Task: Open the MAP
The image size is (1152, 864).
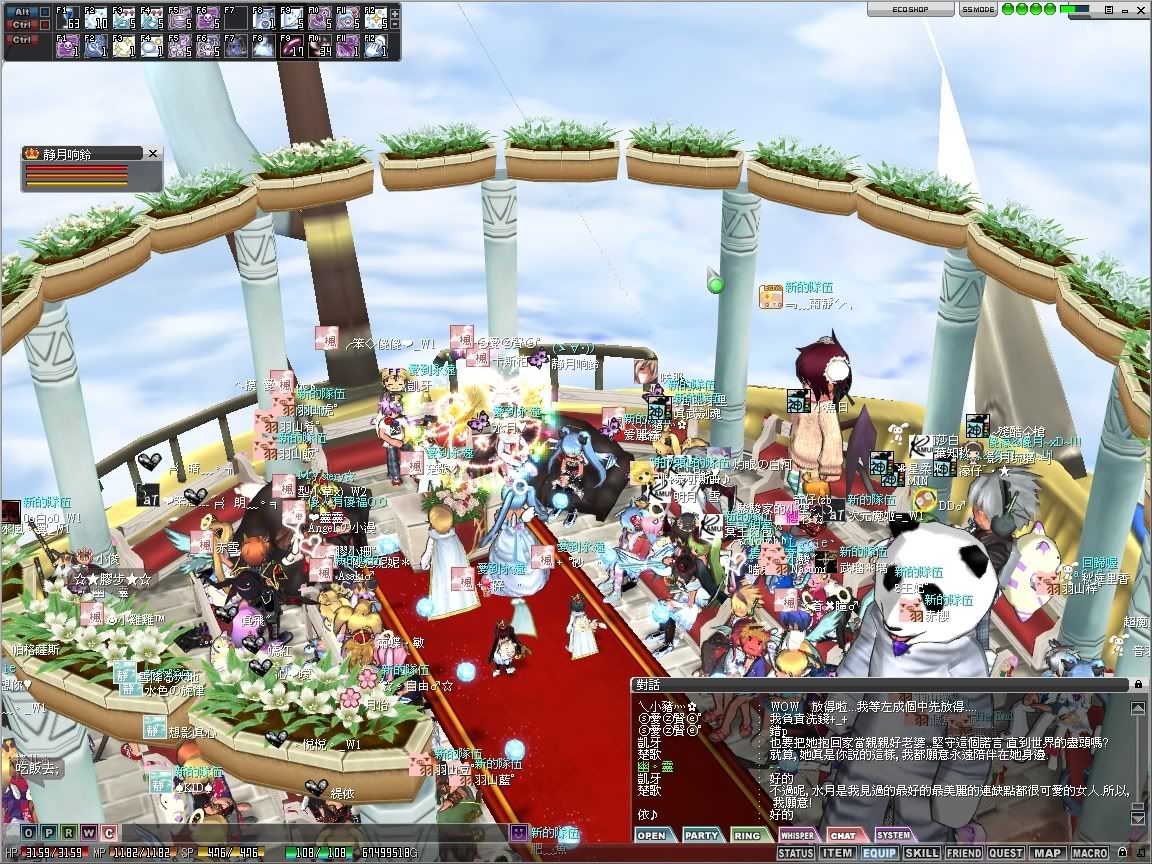Action: 1047,853
